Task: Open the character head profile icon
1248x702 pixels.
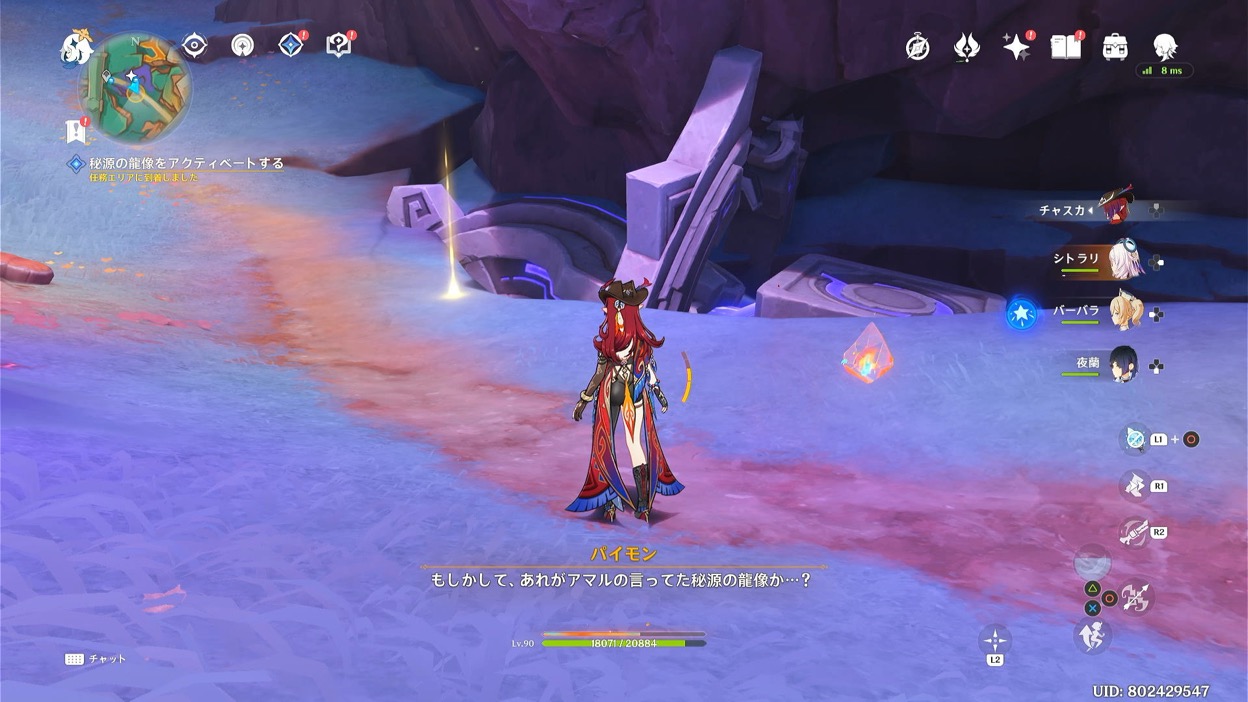Action: point(1165,46)
